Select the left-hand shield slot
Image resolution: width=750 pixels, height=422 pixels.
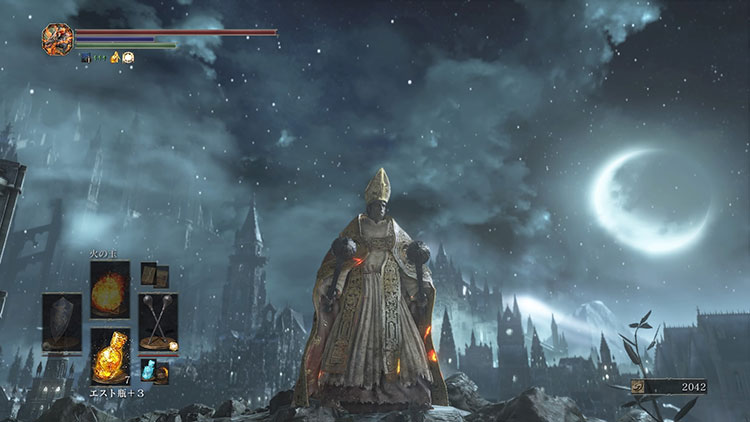coord(62,322)
